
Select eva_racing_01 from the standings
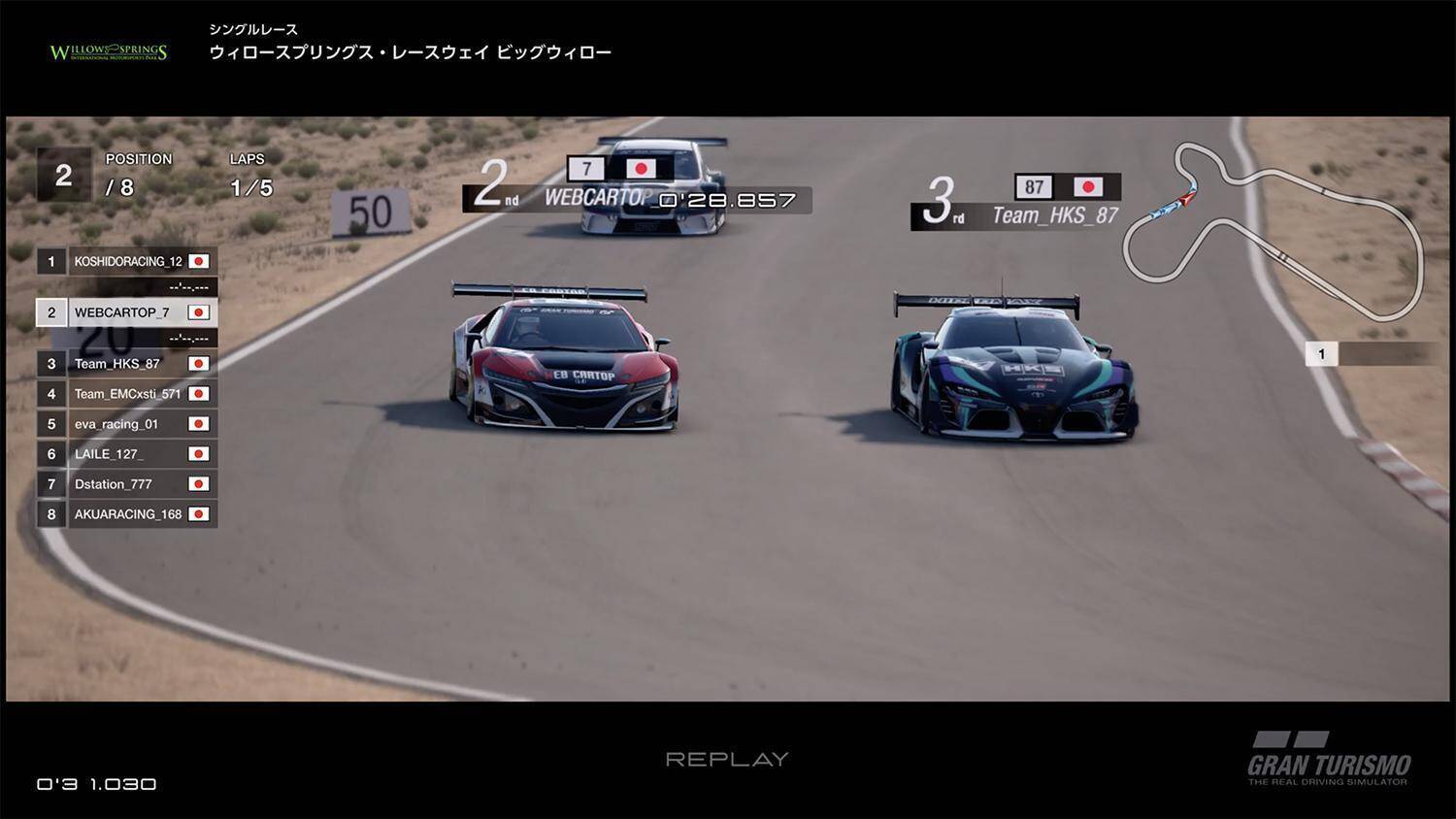[x=131, y=423]
